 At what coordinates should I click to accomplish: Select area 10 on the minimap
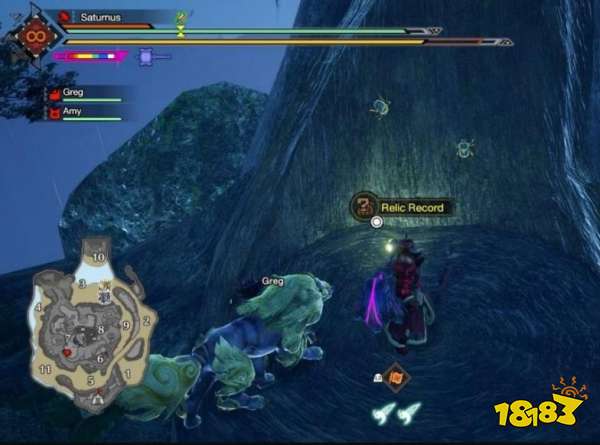point(98,257)
